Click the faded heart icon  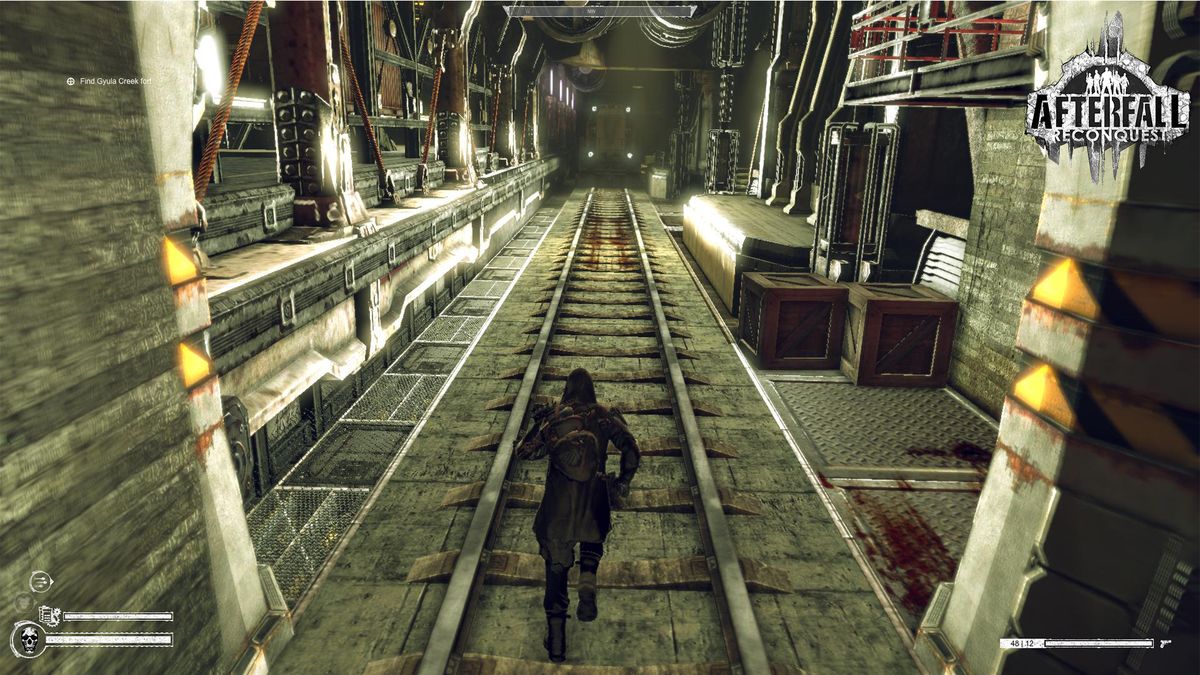coord(22,602)
